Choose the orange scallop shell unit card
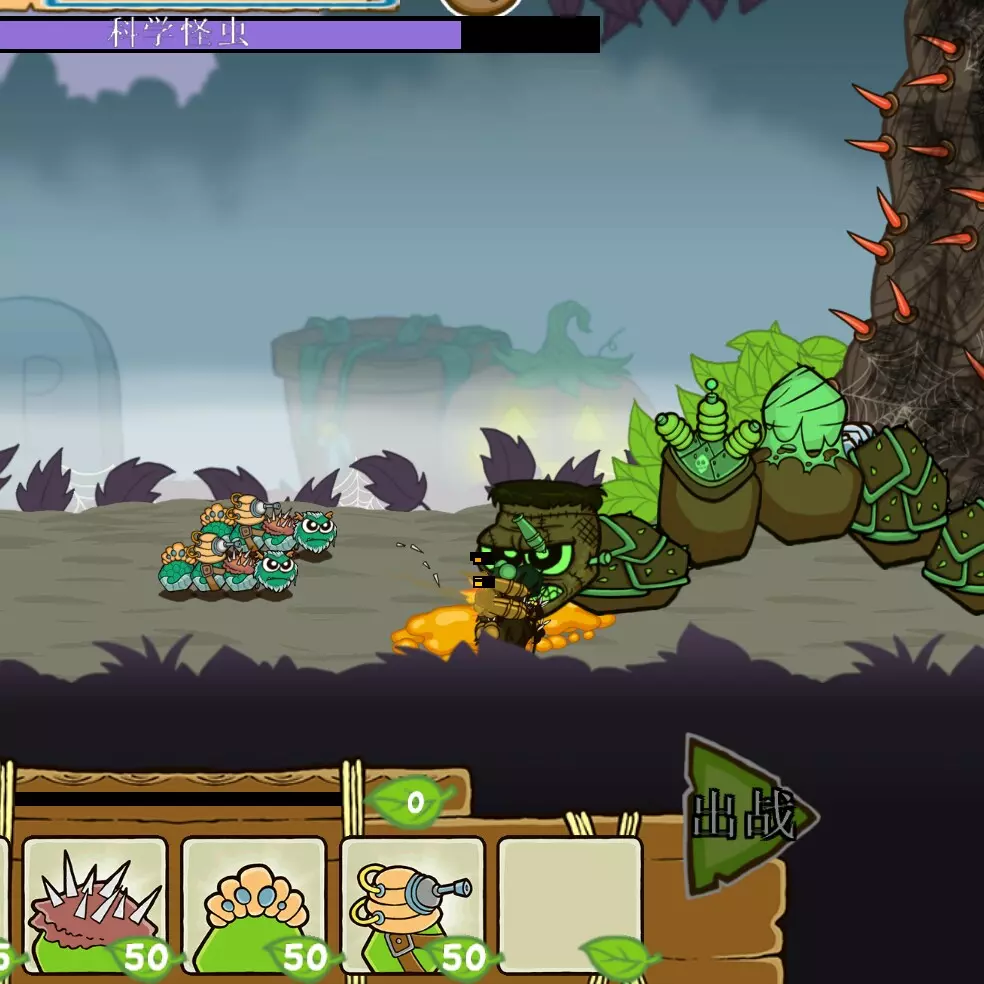984x984 pixels. (x=253, y=905)
